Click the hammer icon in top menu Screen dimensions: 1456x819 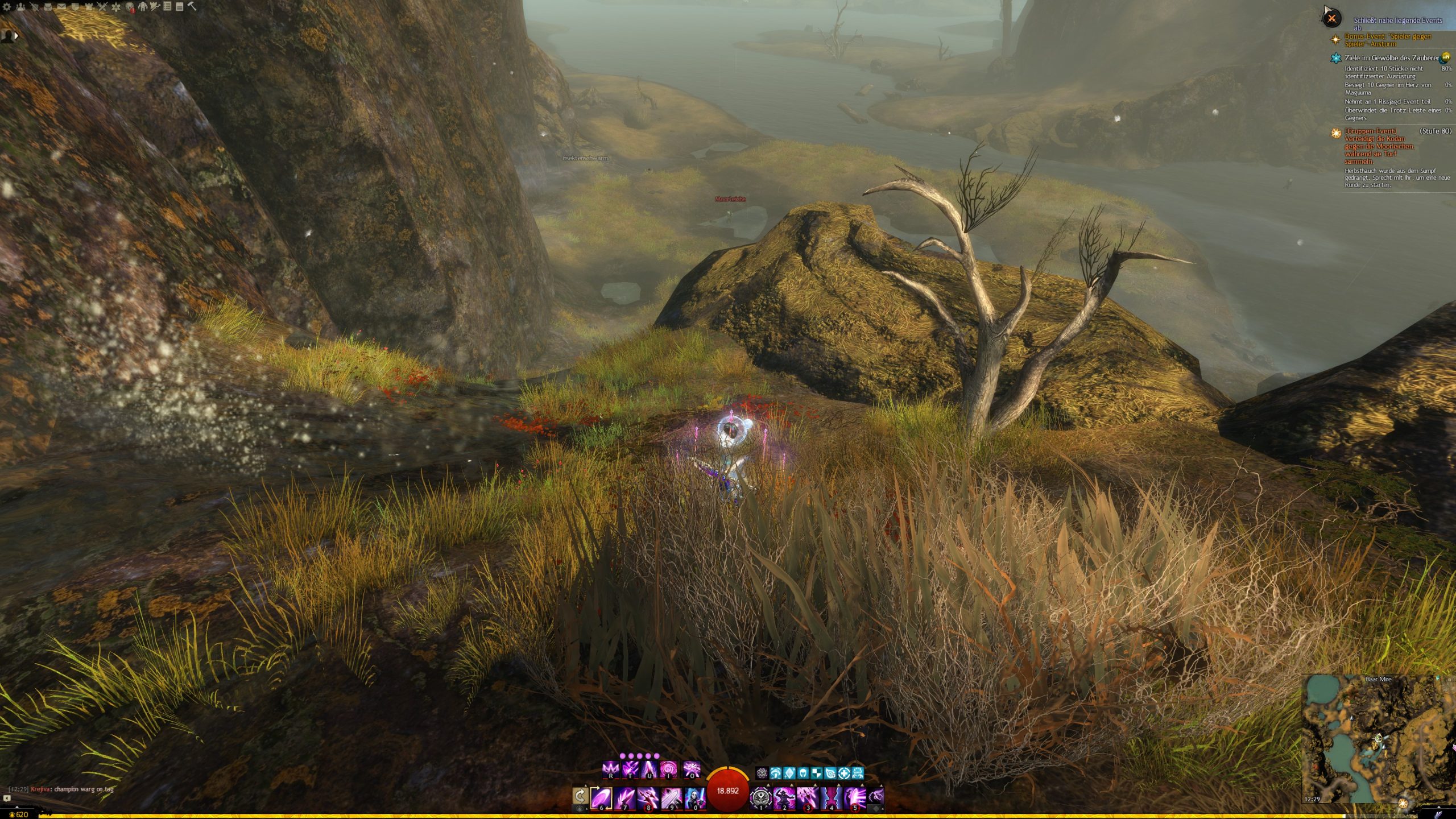[x=192, y=7]
